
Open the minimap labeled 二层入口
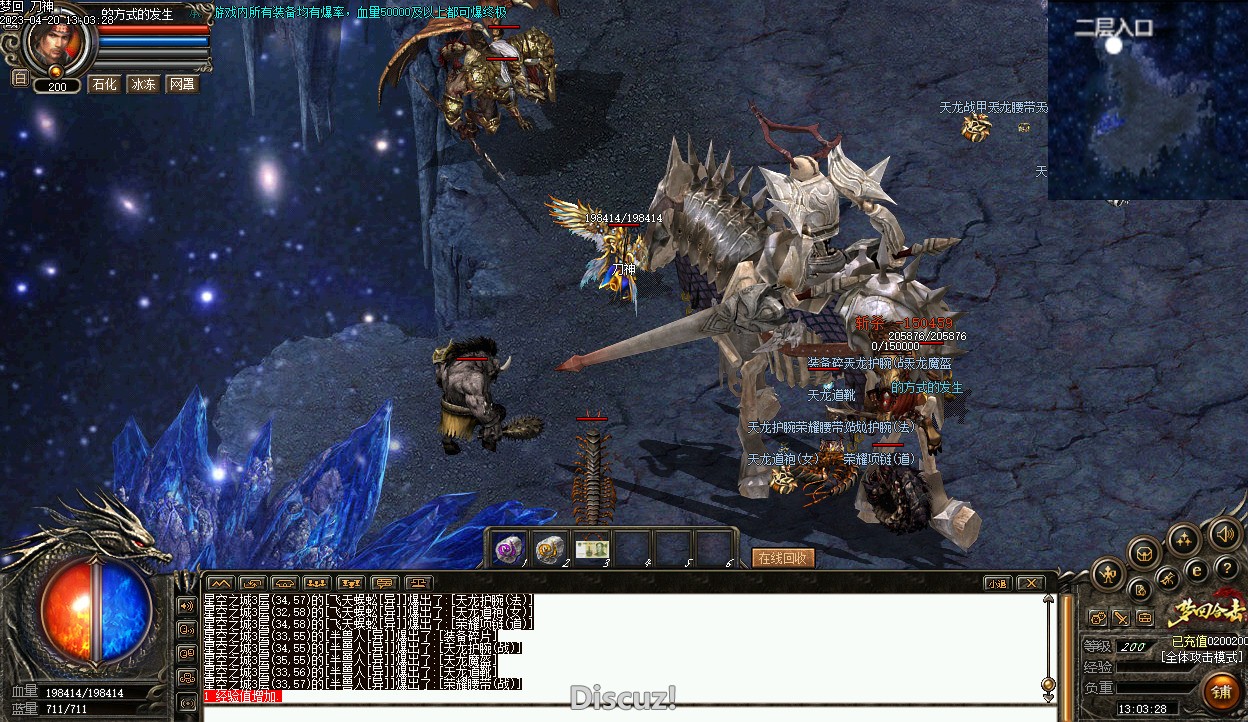pos(1147,100)
